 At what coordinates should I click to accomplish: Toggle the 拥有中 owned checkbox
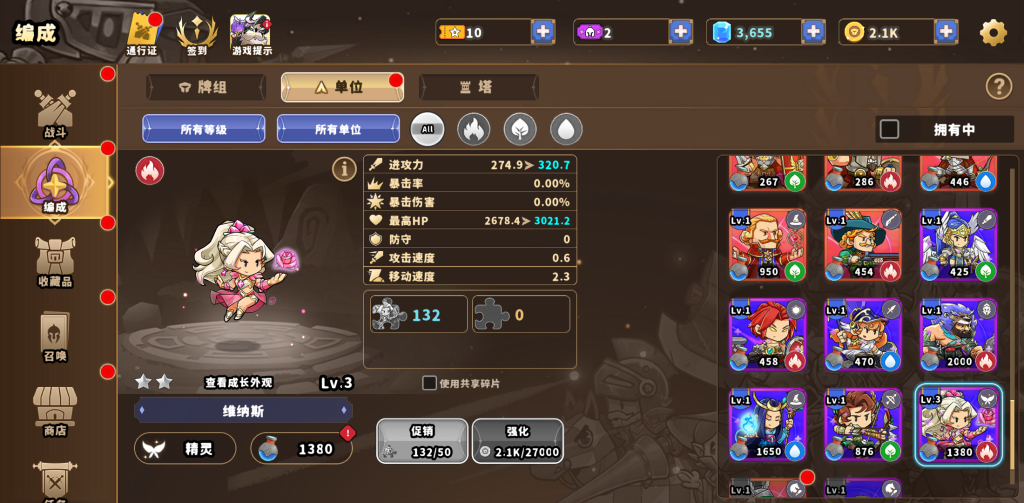(x=889, y=129)
